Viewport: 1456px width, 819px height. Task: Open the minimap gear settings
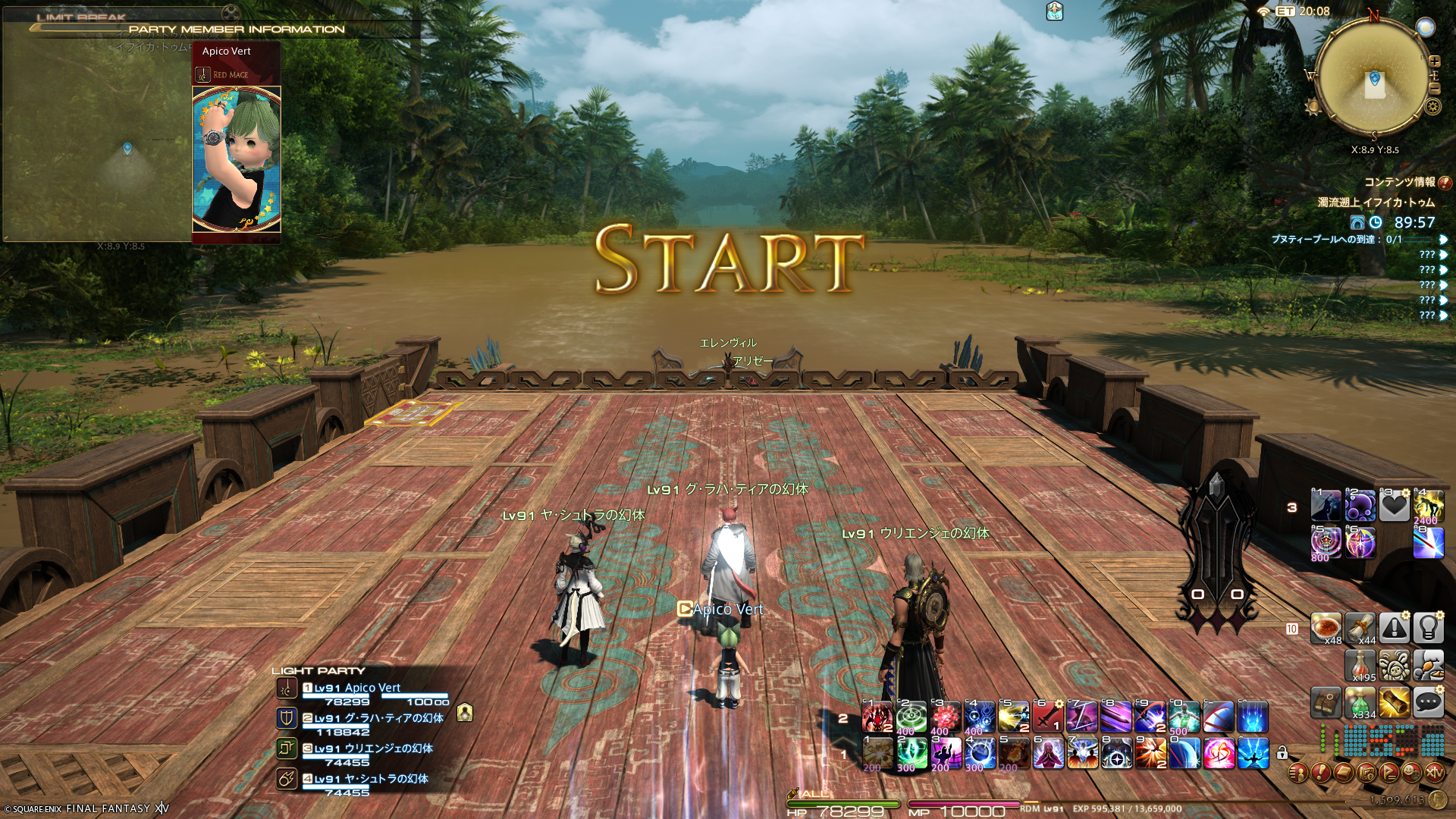[x=1432, y=107]
